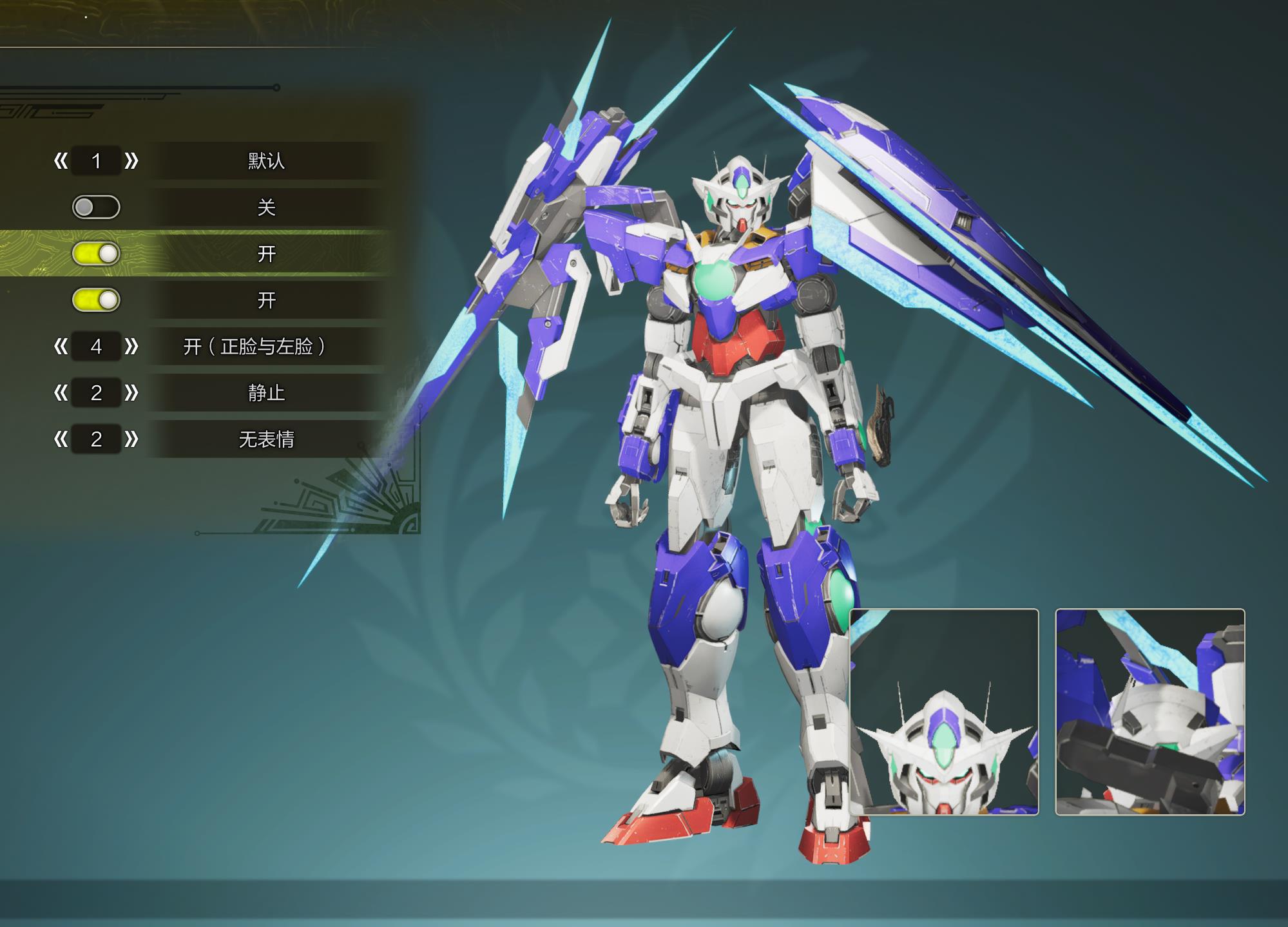Click the value 4 stepper field
Screen dimensions: 1288x927
point(97,346)
